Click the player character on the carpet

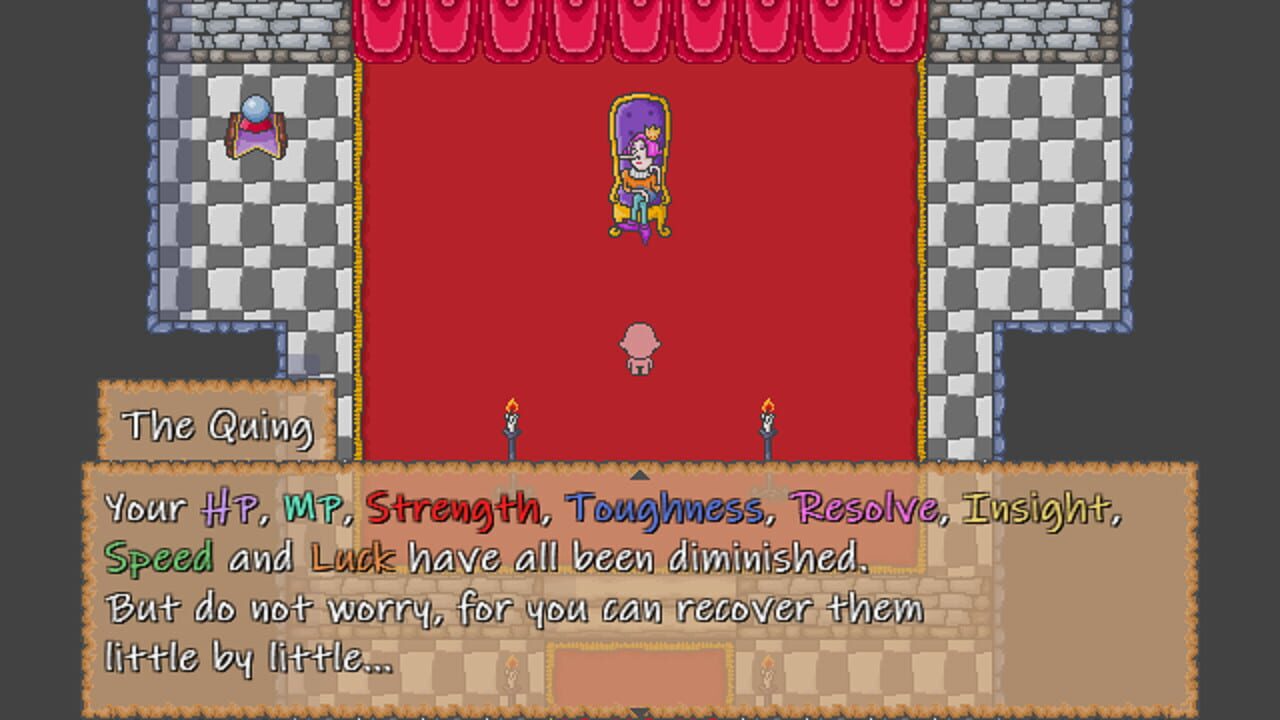point(638,348)
